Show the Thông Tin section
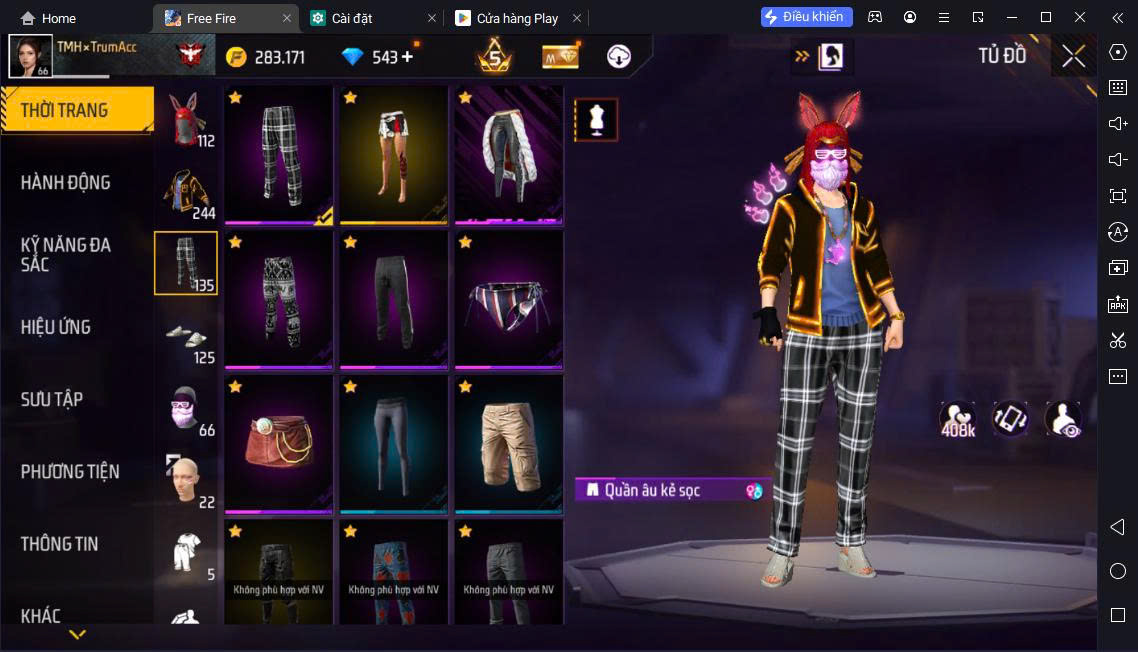 click(60, 544)
